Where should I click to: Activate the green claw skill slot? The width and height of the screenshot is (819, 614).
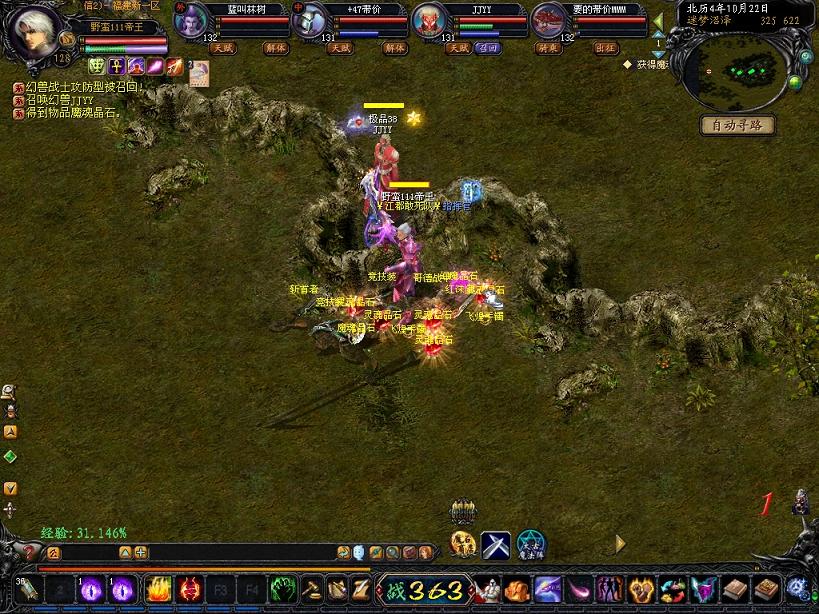(x=283, y=589)
